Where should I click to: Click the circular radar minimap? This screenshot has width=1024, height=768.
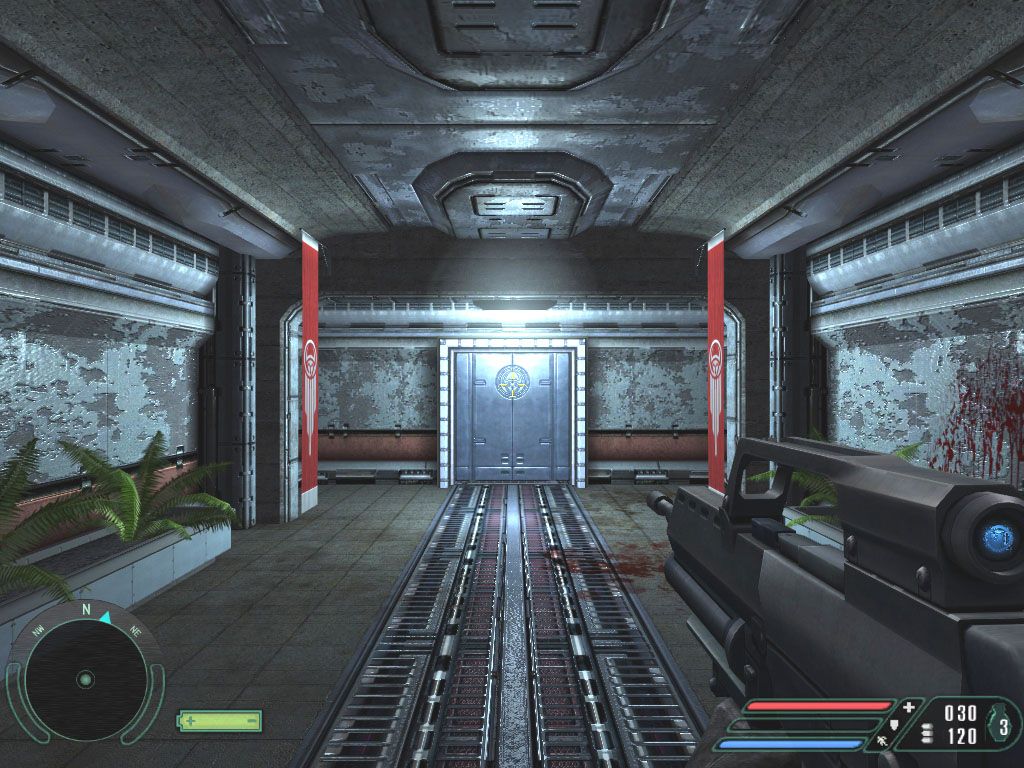coord(85,679)
